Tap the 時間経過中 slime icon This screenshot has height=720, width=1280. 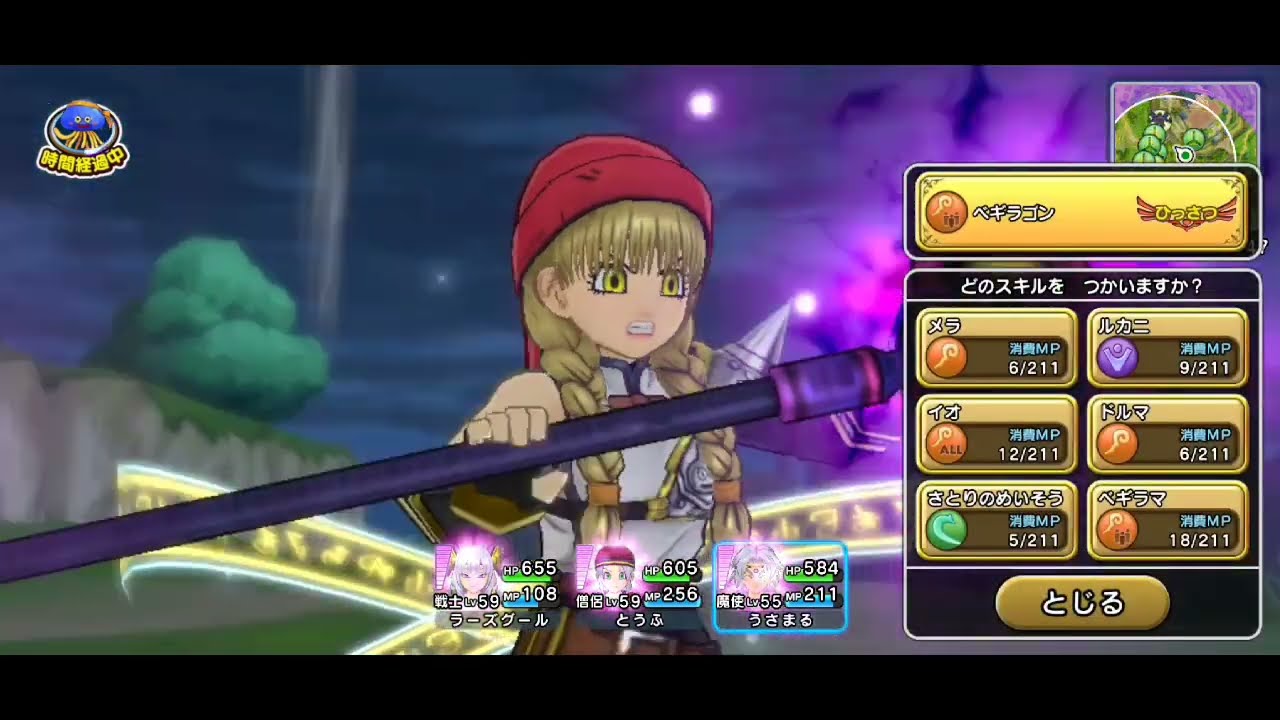[x=84, y=138]
